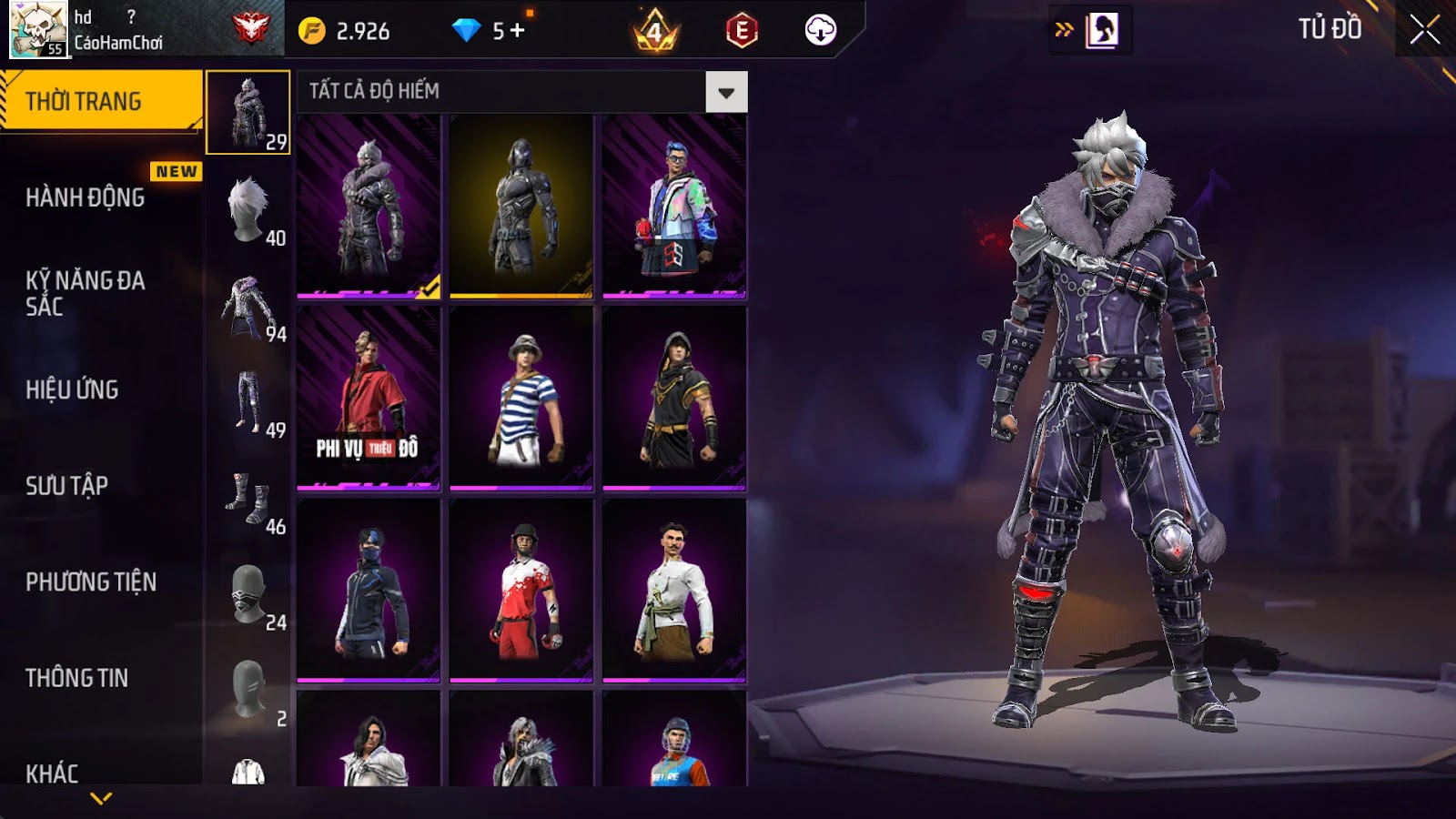Select the Kỹ Năng Đa Sắc menu
The image size is (1456, 819).
click(x=86, y=293)
